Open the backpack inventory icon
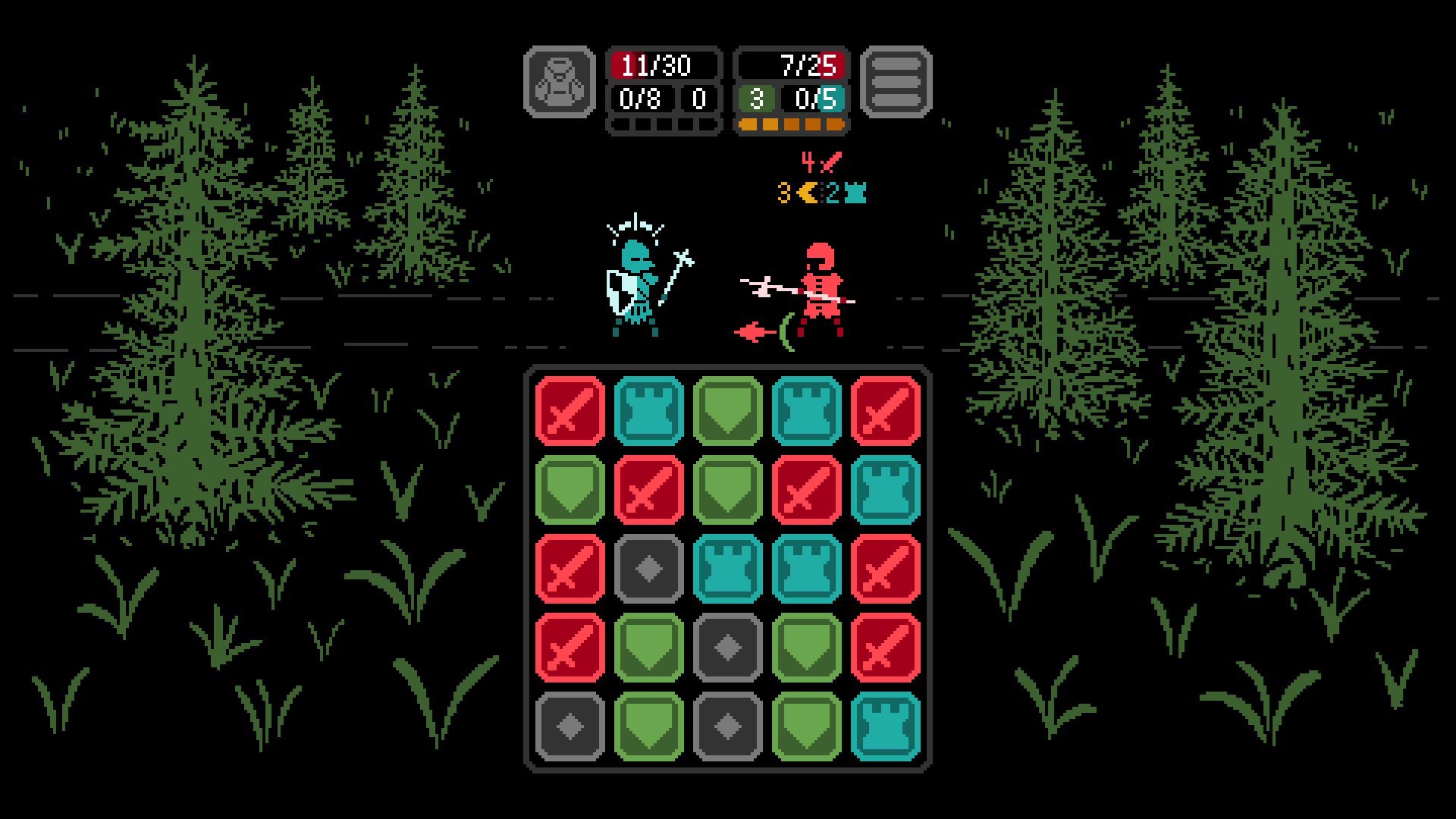This screenshot has height=819, width=1456. pyautogui.click(x=561, y=83)
